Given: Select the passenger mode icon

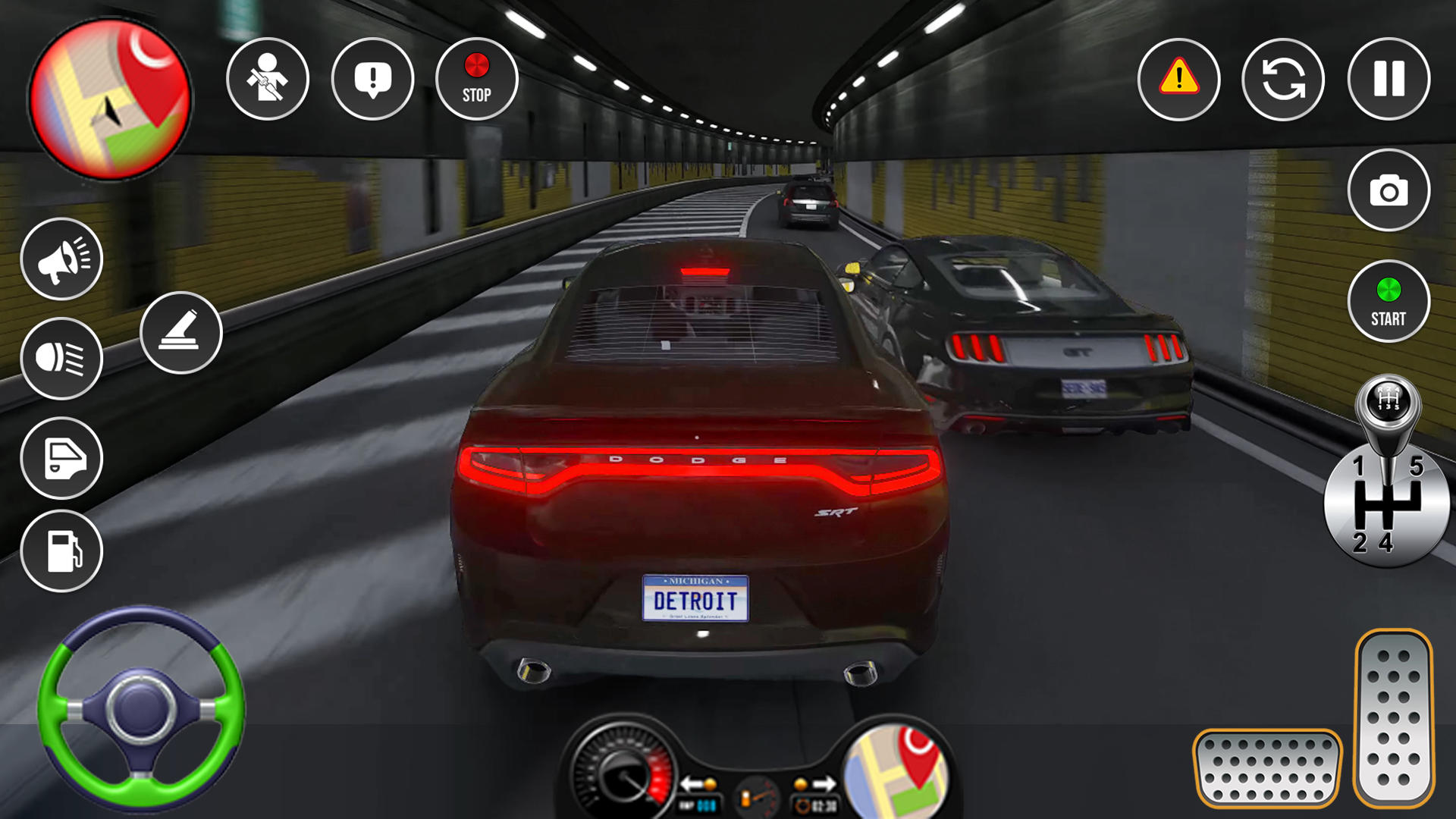Looking at the screenshot, I should (x=267, y=79).
